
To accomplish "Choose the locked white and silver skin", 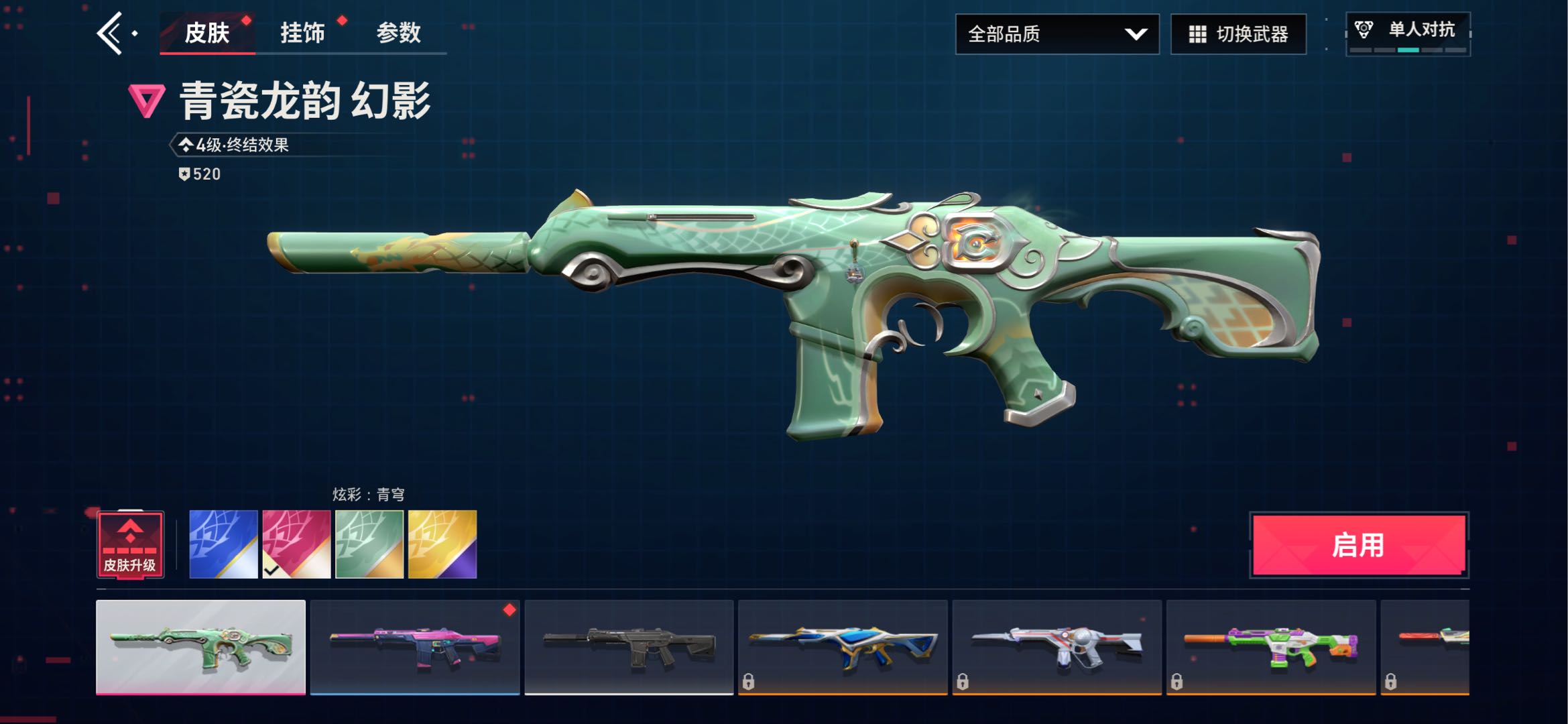I will pyautogui.click(x=1057, y=647).
